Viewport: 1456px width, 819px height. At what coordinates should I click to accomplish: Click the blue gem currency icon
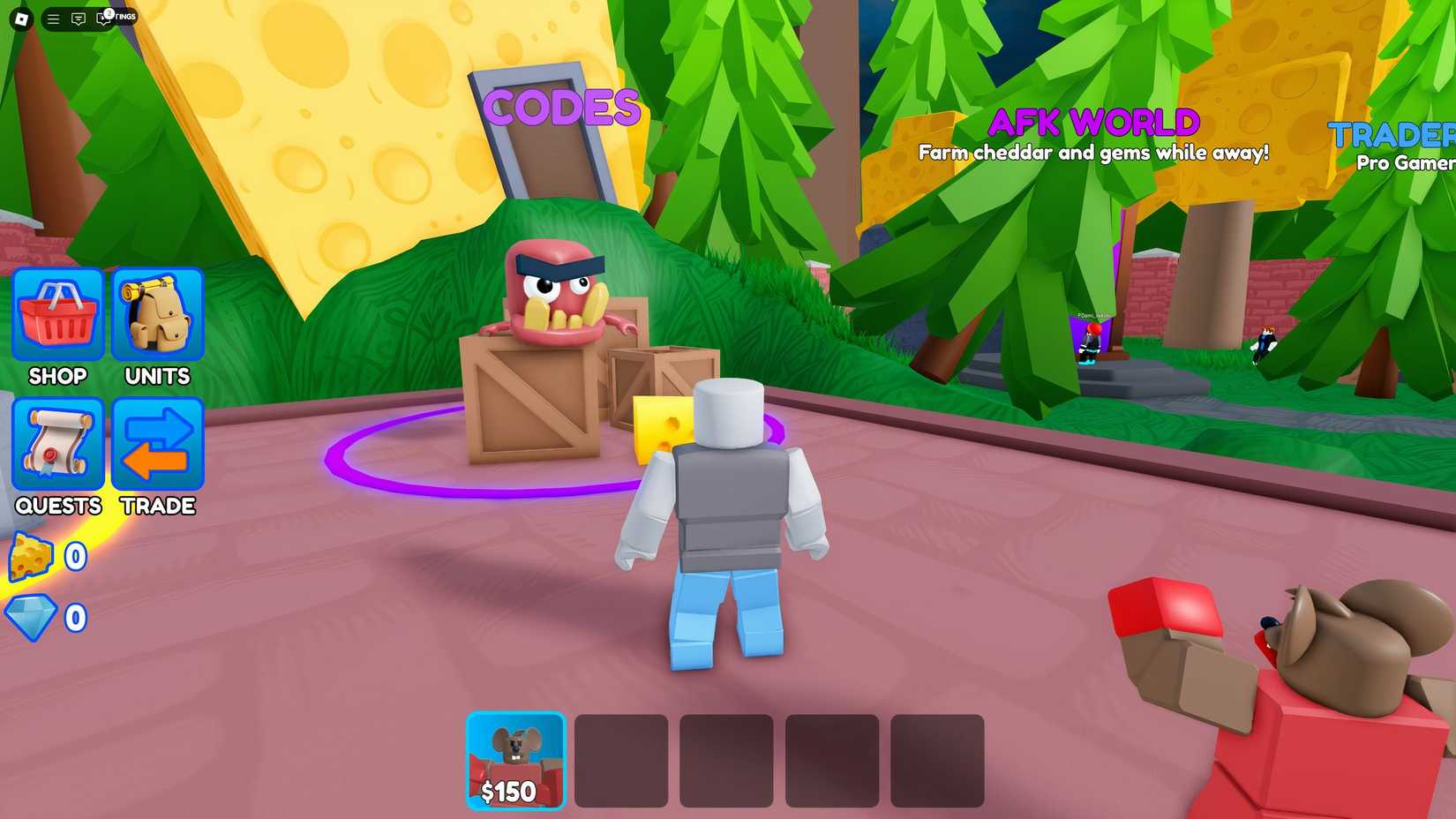point(31,618)
